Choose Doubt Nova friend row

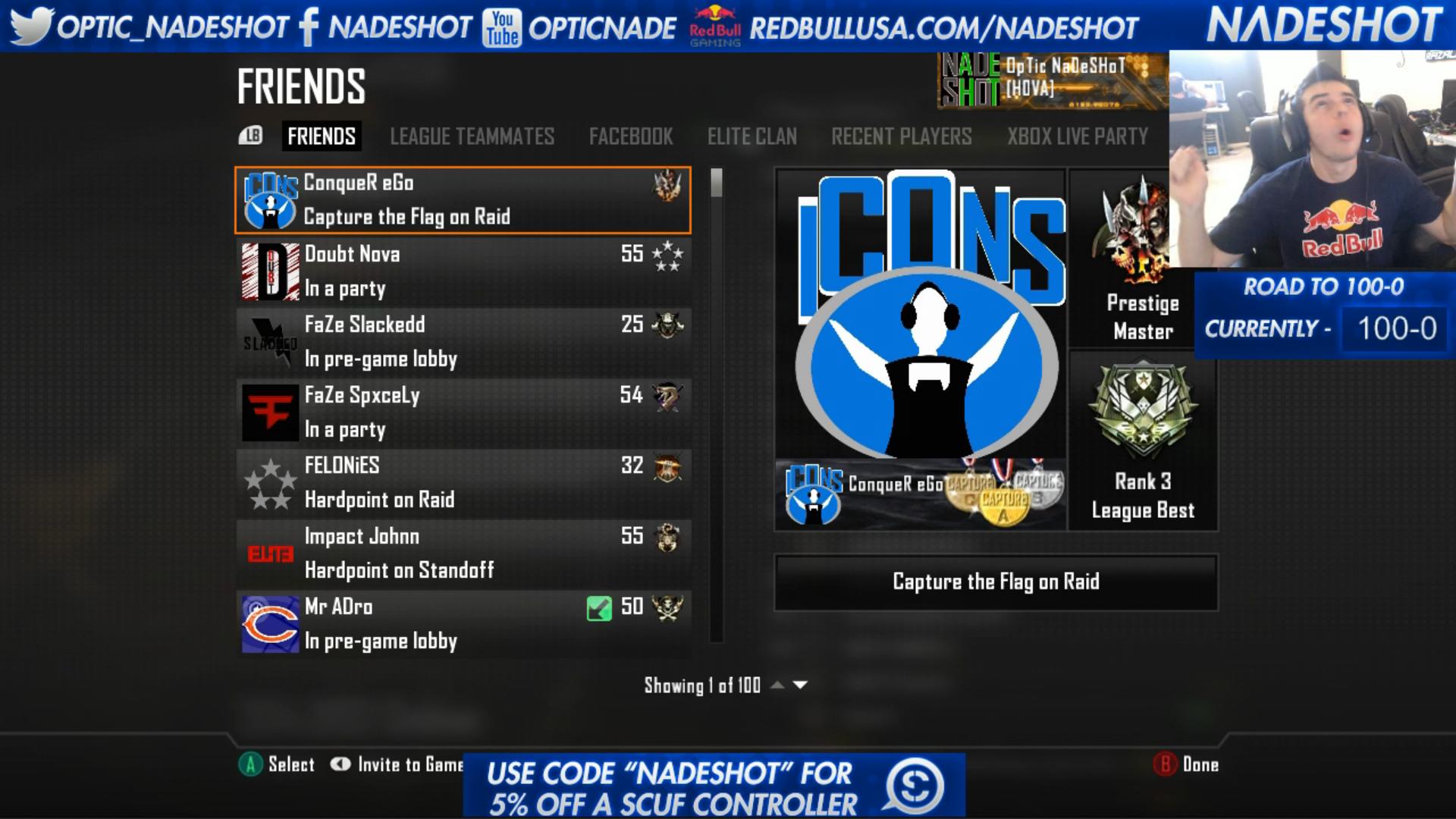(463, 271)
